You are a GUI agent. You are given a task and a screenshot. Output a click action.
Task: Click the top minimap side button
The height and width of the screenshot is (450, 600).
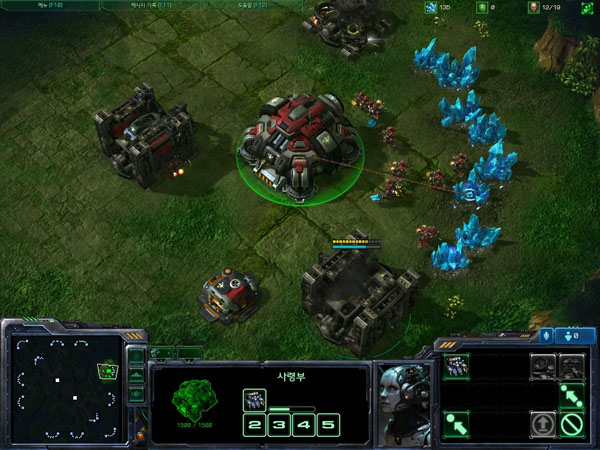tap(137, 357)
